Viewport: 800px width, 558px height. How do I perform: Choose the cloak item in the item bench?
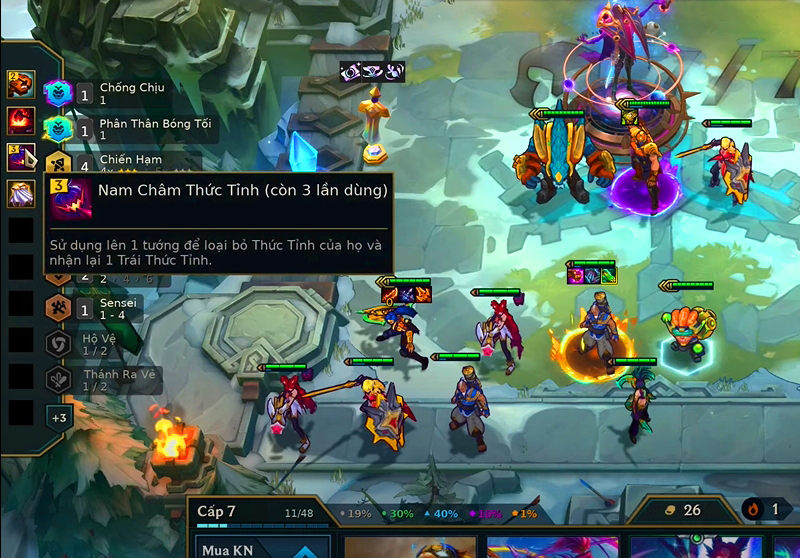point(21,193)
